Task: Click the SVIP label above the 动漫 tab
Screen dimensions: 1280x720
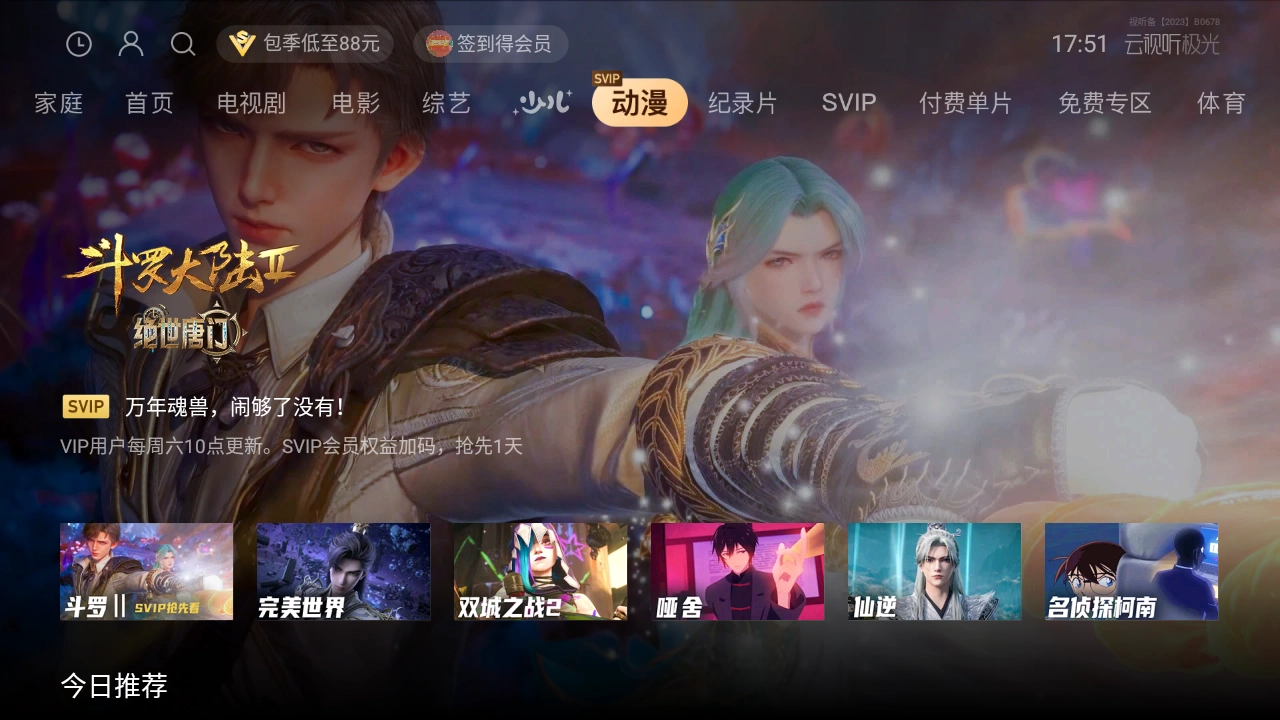Action: tap(606, 78)
